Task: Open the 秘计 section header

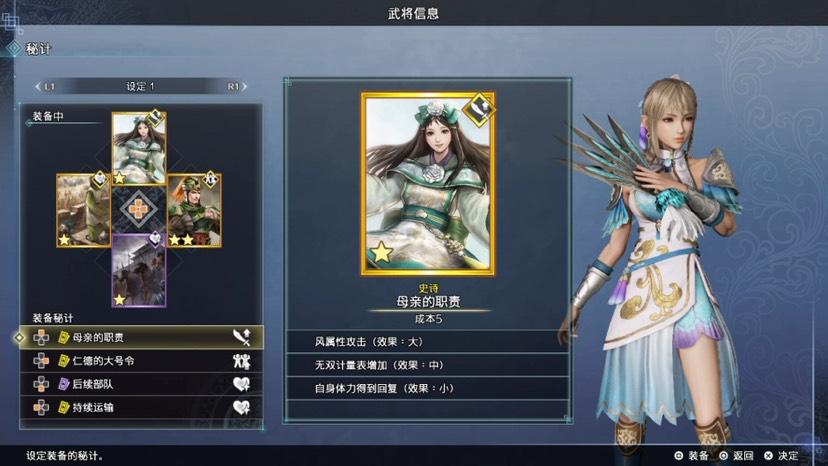Action: 40,48
